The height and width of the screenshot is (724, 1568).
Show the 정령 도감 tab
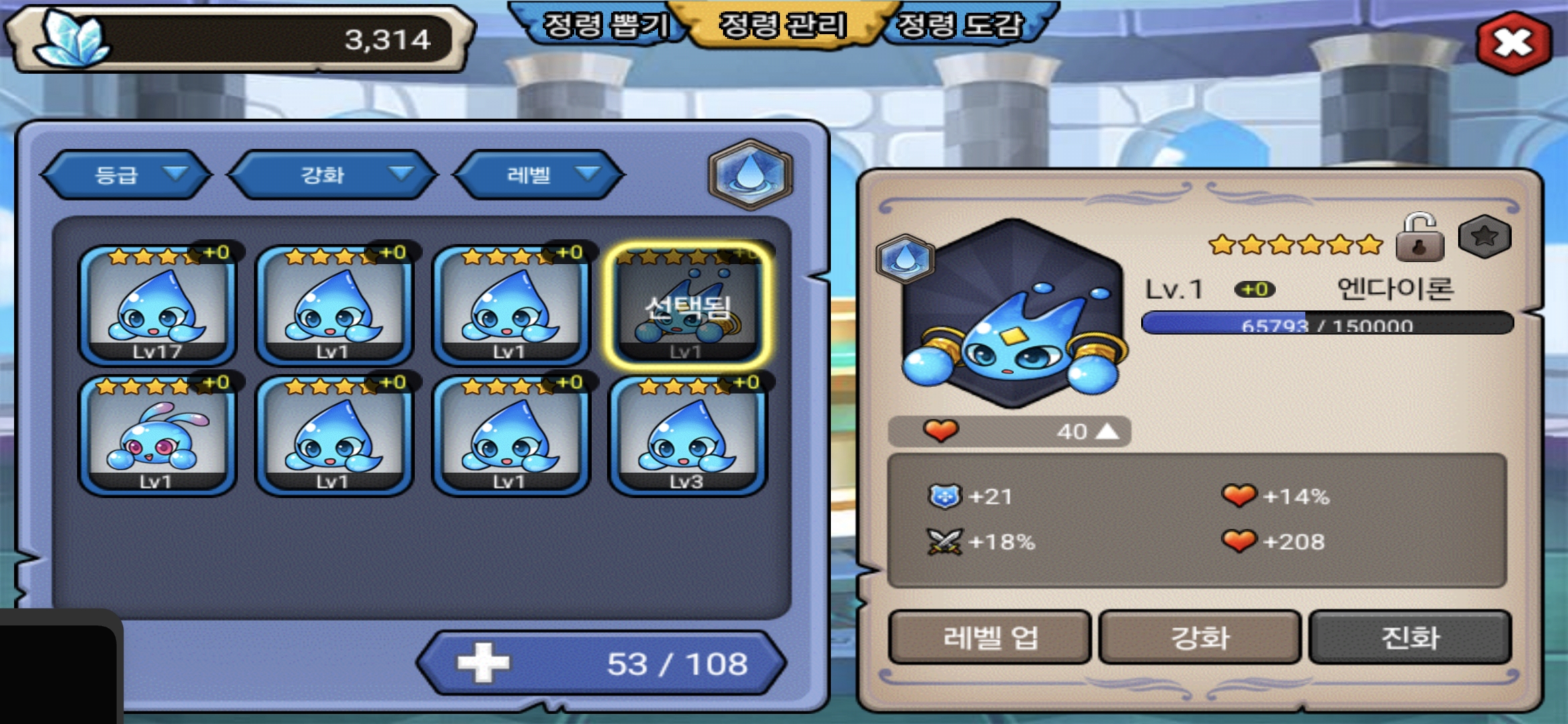[960, 25]
